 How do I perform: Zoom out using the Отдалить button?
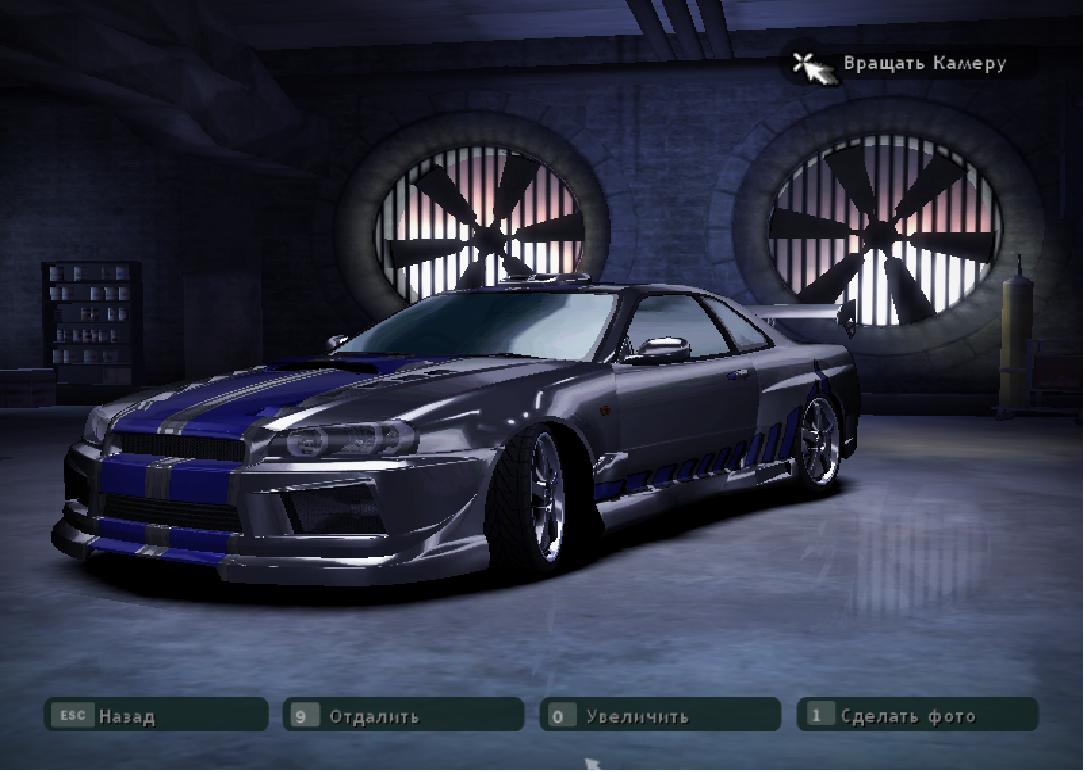point(403,716)
